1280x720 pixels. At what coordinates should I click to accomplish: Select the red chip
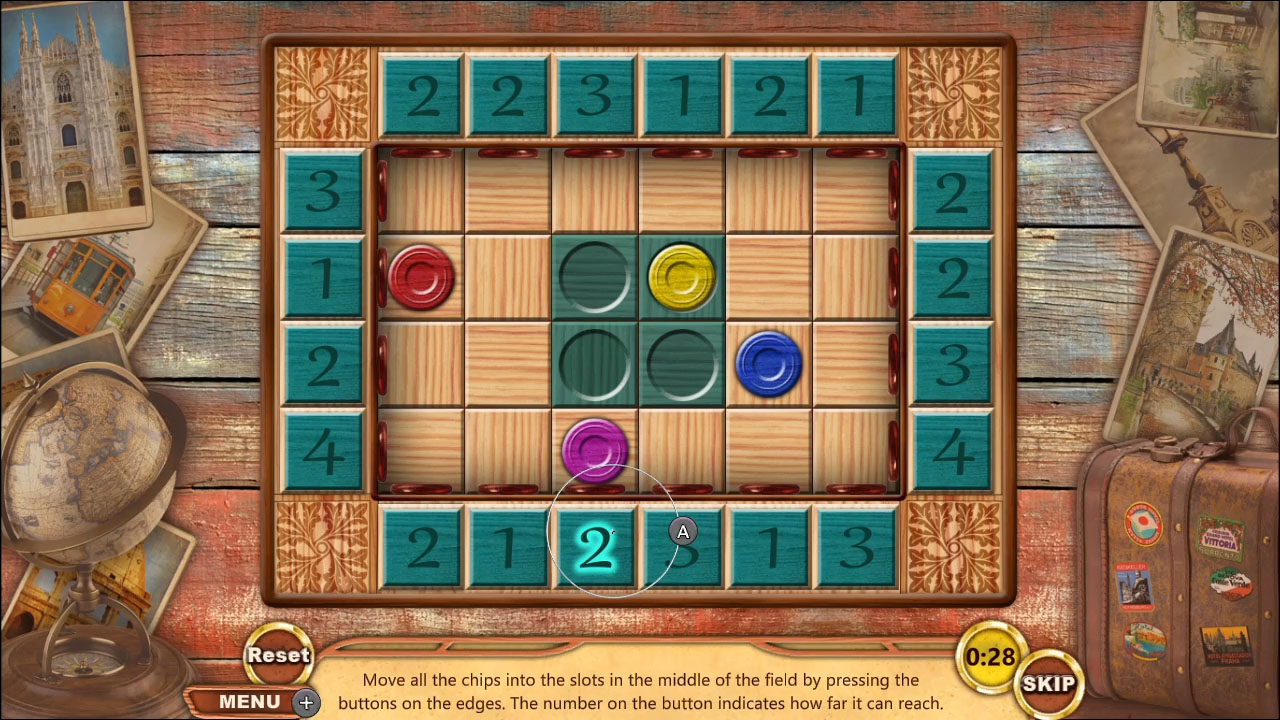423,276
